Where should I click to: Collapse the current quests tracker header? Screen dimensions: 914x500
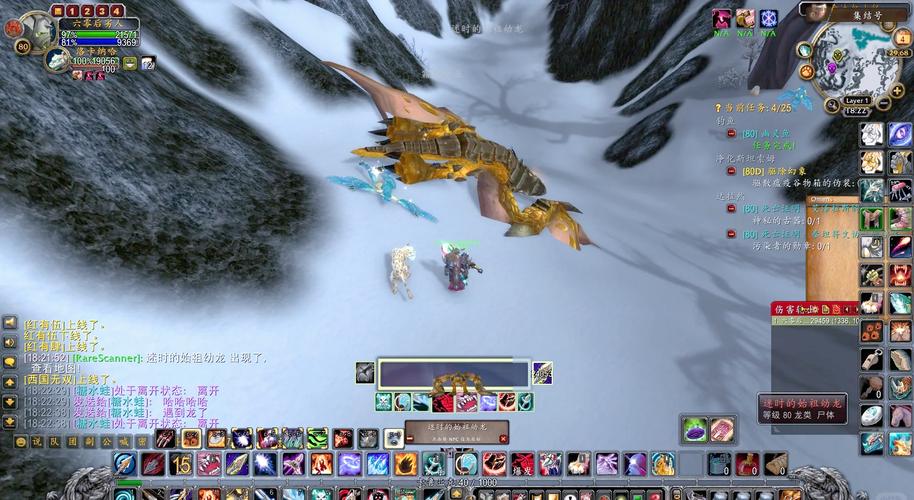717,107
